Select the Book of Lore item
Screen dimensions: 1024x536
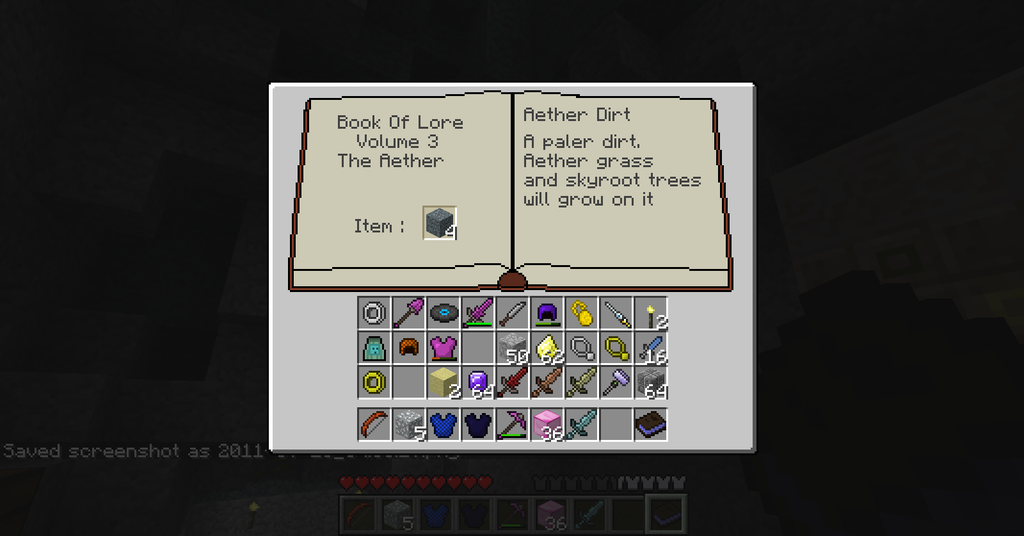(650, 424)
